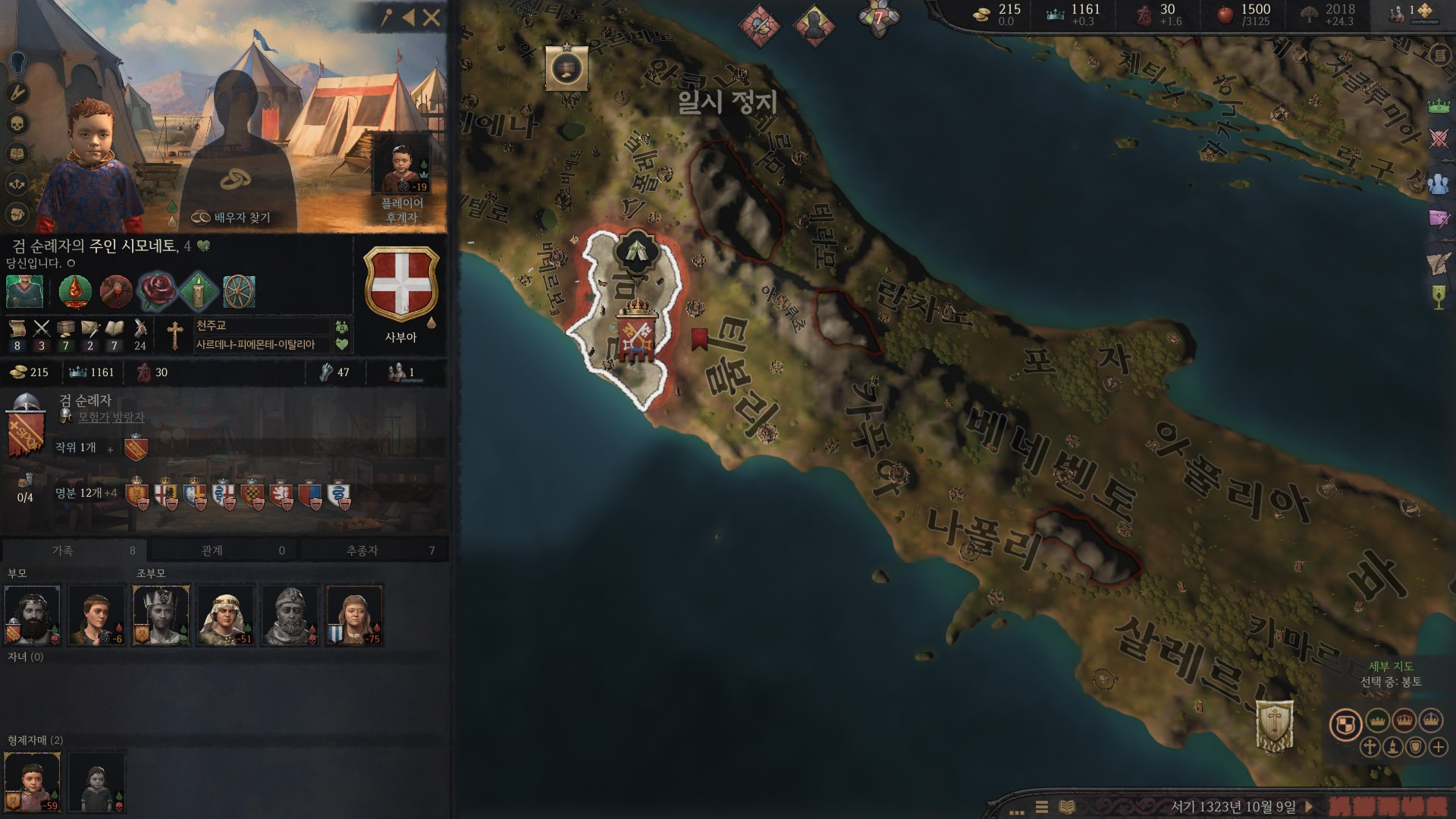Open the green crown realm side tab

click(1439, 106)
